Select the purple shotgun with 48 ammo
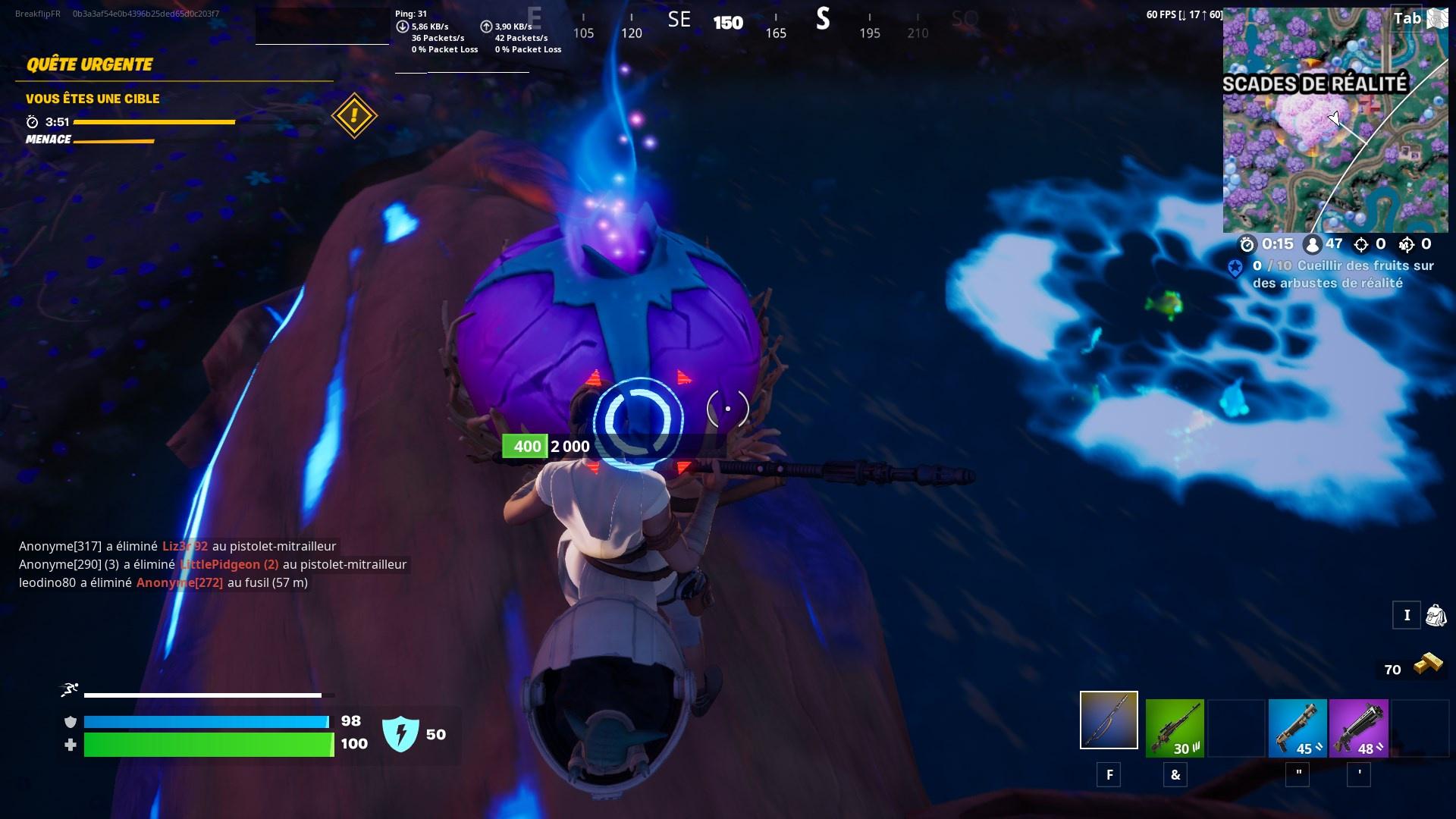Viewport: 1456px width, 819px height. [x=1358, y=728]
